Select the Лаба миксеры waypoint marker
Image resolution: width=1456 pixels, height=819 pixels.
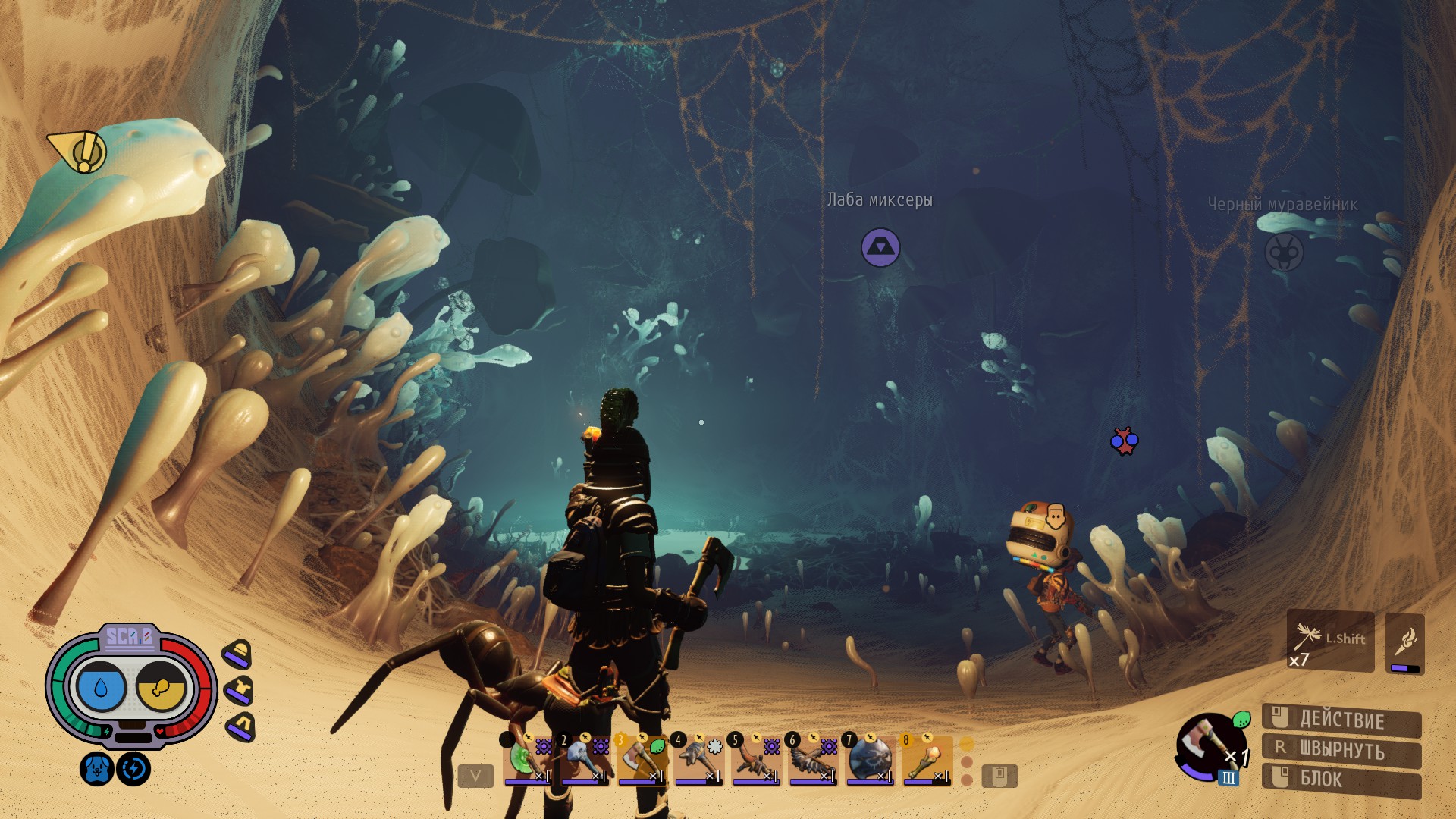point(880,247)
